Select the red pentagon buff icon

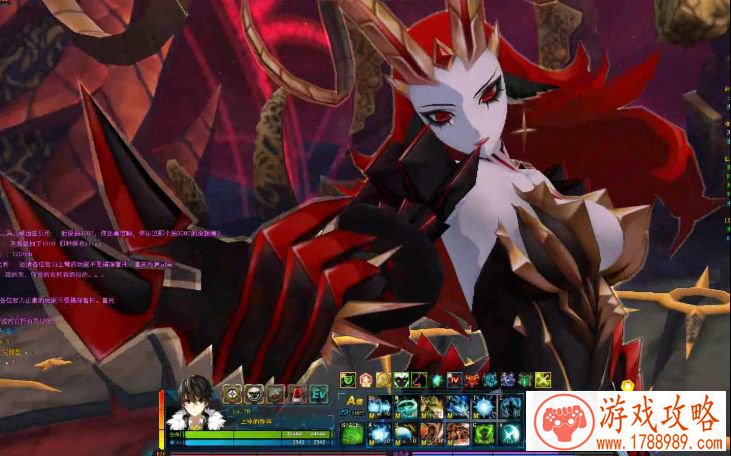(366, 380)
